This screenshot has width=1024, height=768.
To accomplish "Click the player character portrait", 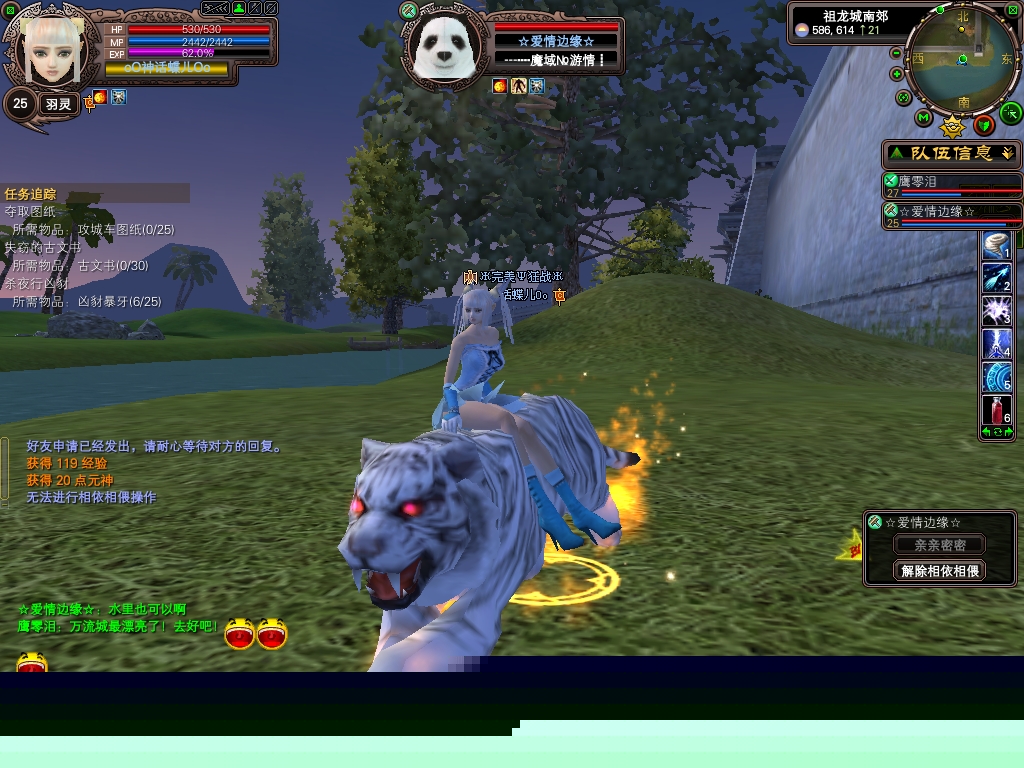I will tap(48, 50).
